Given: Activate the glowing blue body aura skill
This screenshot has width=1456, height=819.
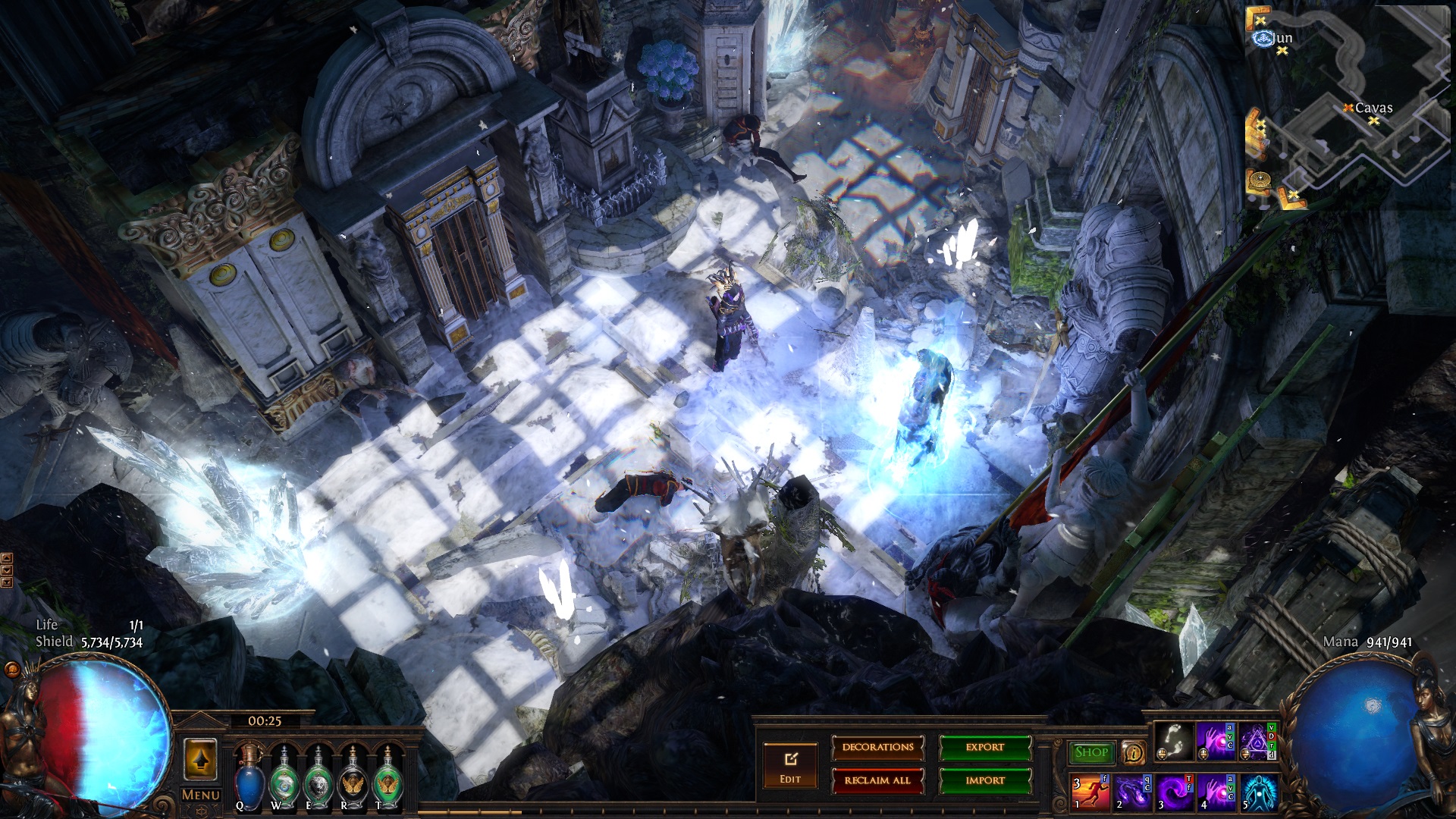Looking at the screenshot, I should tap(1259, 792).
